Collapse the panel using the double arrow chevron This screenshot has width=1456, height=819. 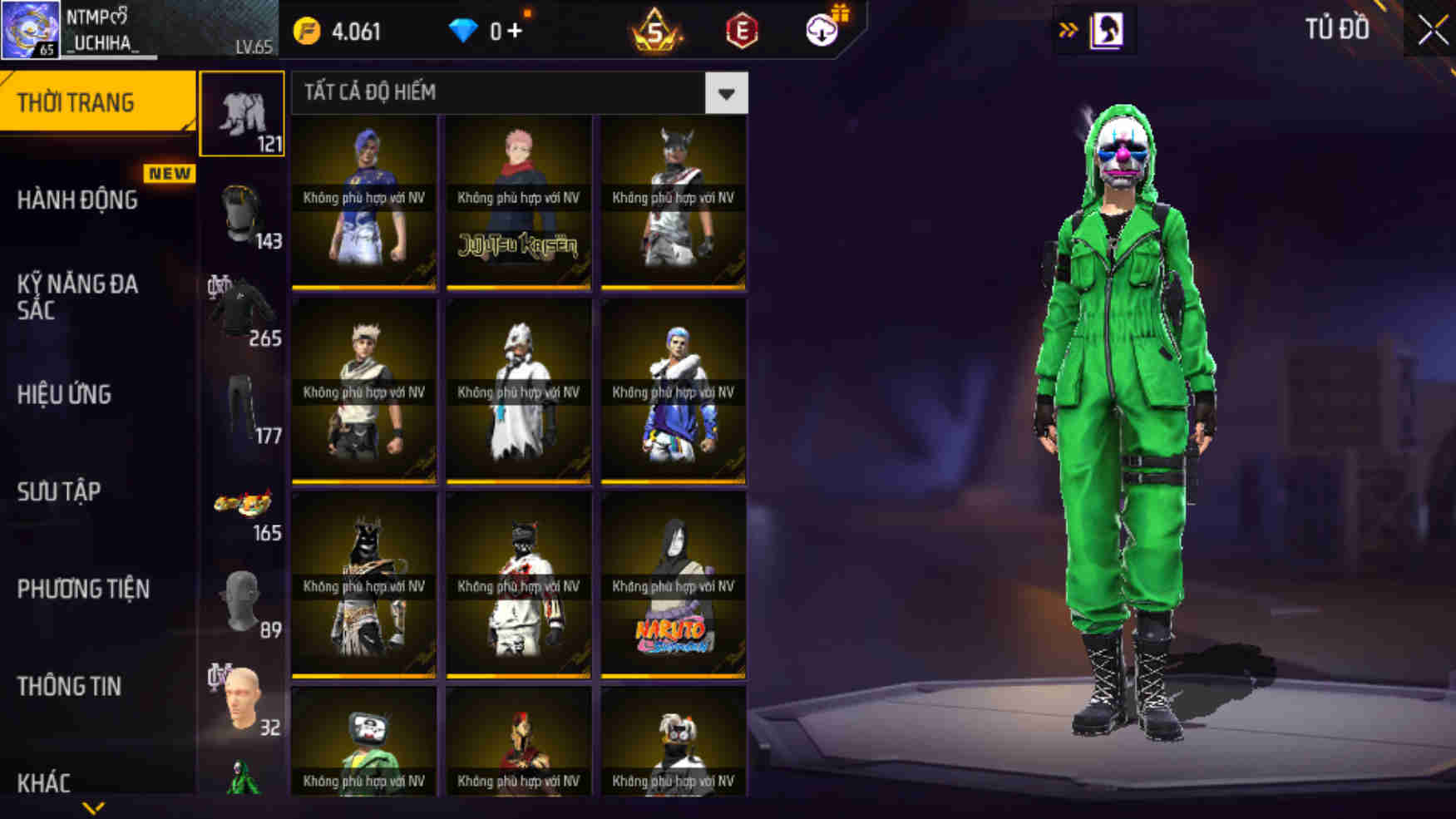pos(1069,30)
